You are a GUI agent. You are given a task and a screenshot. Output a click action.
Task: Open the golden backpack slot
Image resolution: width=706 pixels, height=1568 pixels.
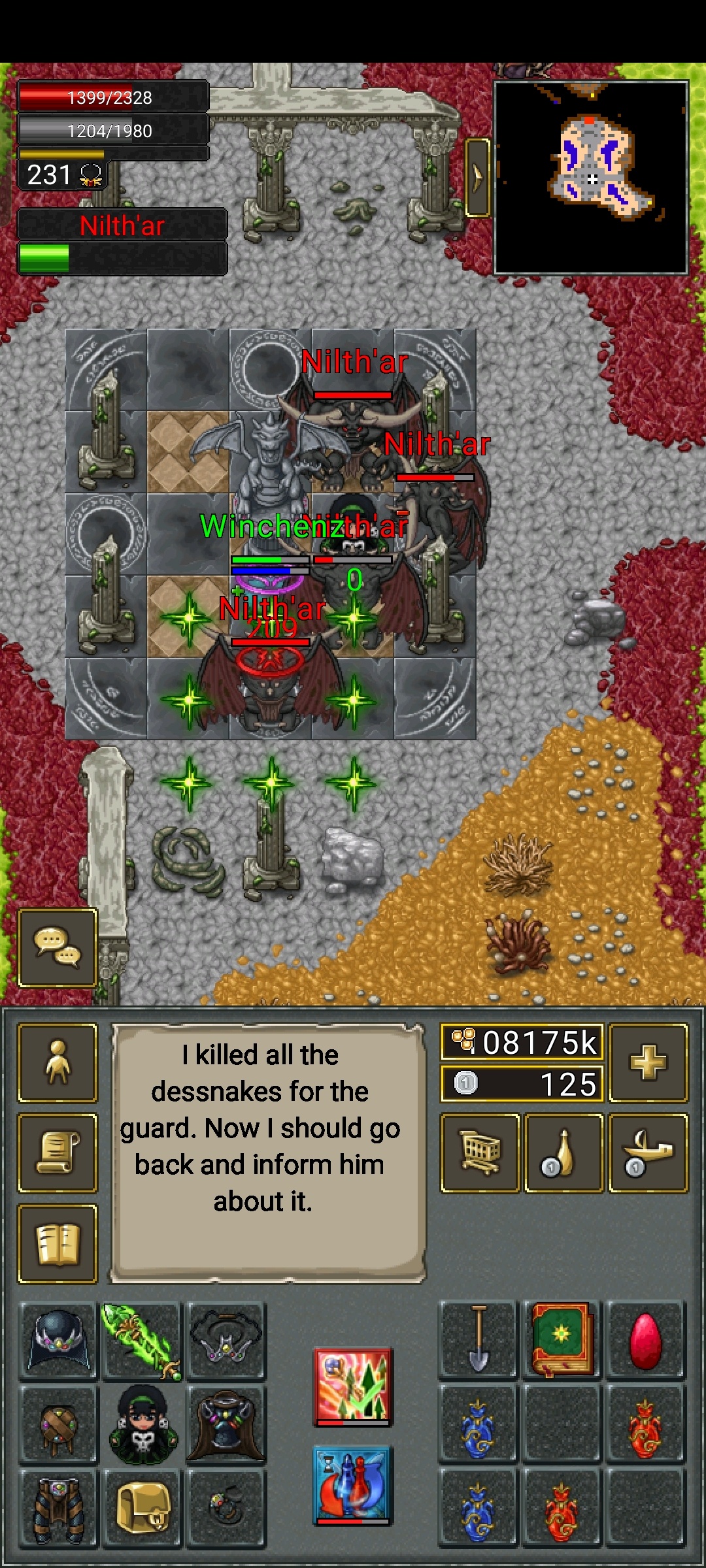click(142, 1507)
